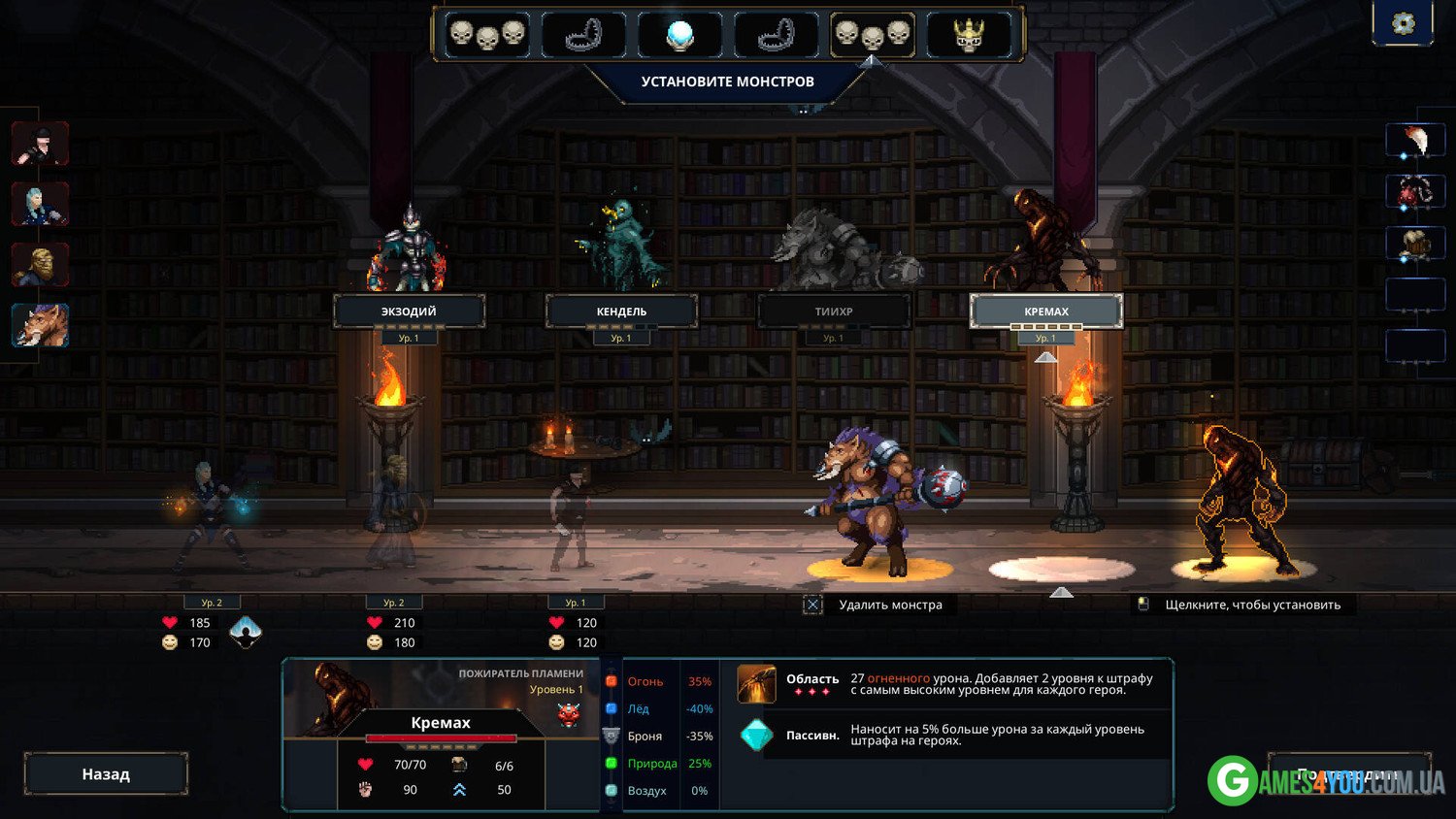
Task: Select the foaming beer mug artifact slot
Action: 1415,244
